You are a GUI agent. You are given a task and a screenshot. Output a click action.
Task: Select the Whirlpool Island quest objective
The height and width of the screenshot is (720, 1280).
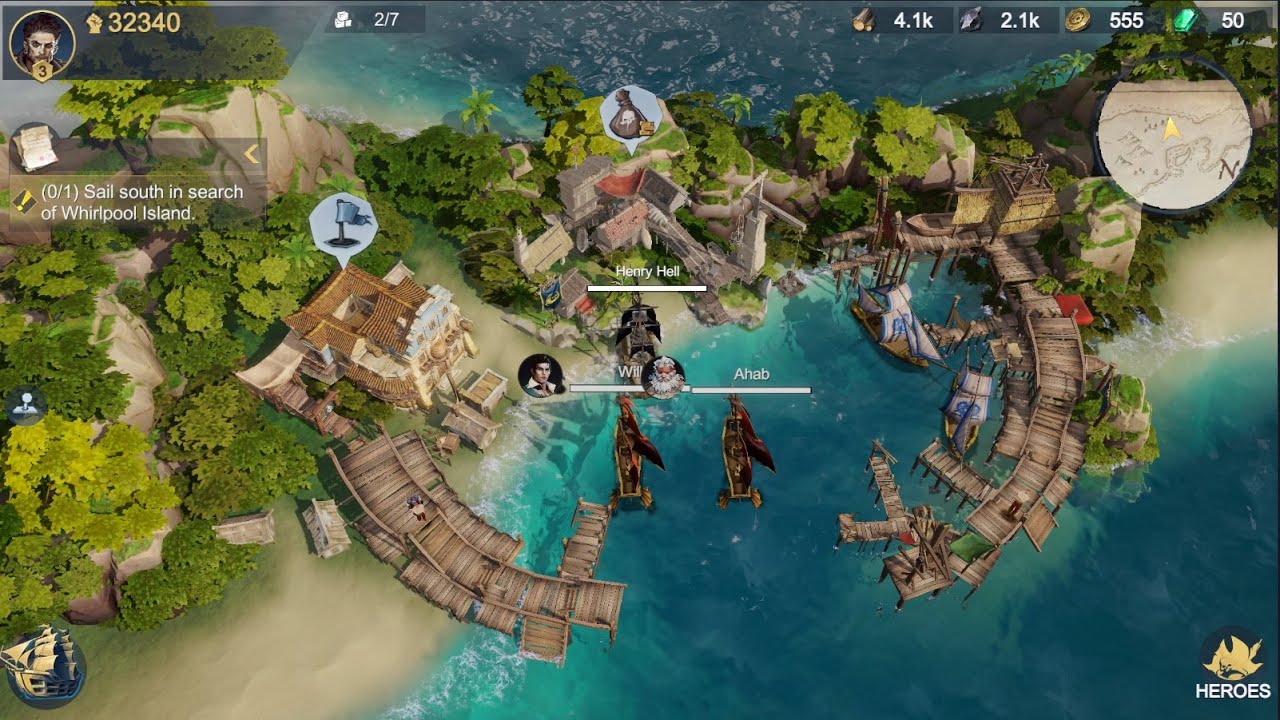click(138, 201)
